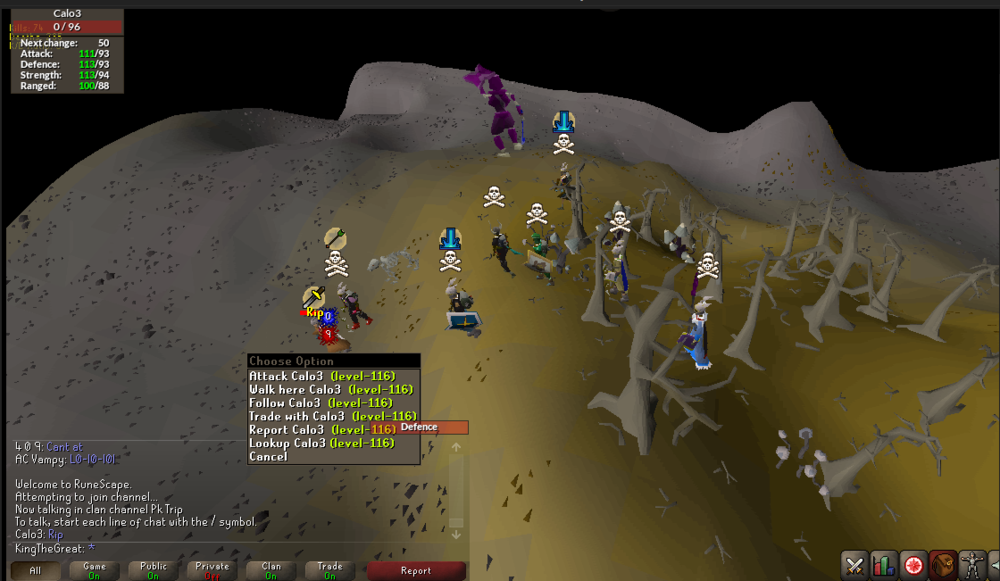The height and width of the screenshot is (581, 1000).
Task: Open the backpack Inventory tab
Action: point(942,565)
